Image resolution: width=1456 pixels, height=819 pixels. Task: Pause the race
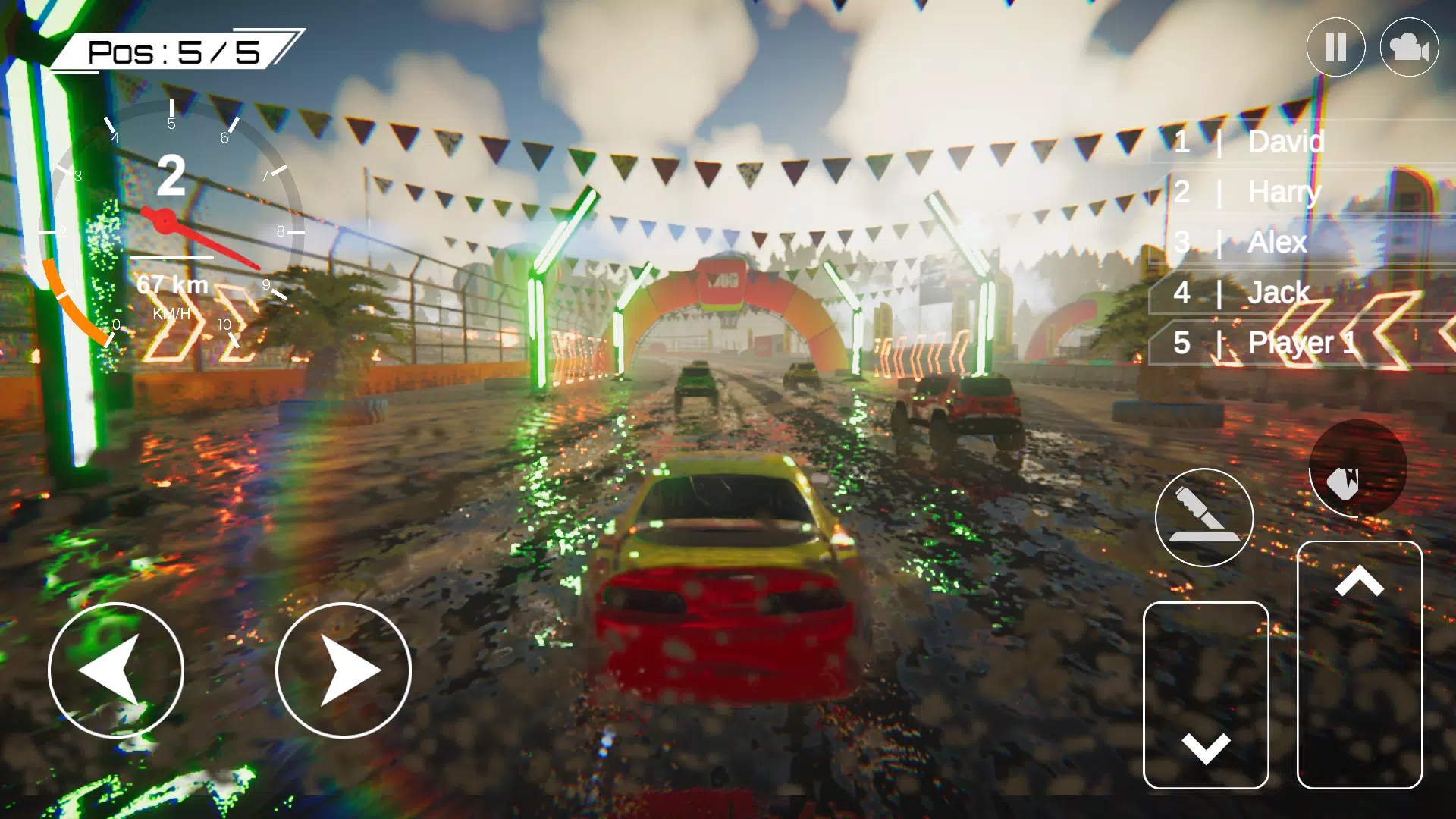pos(1335,47)
